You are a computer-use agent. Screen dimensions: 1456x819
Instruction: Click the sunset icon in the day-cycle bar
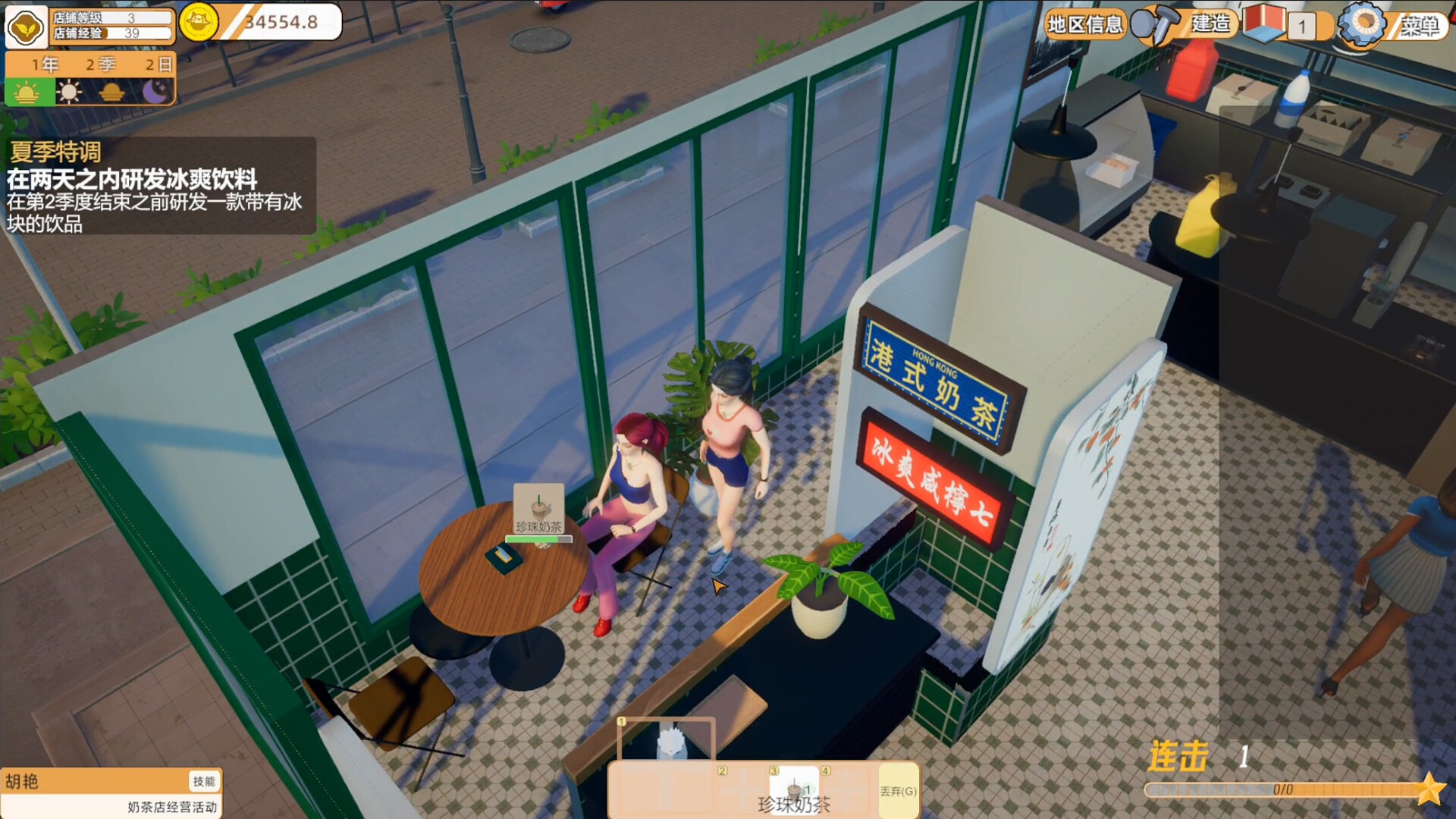coord(112,93)
